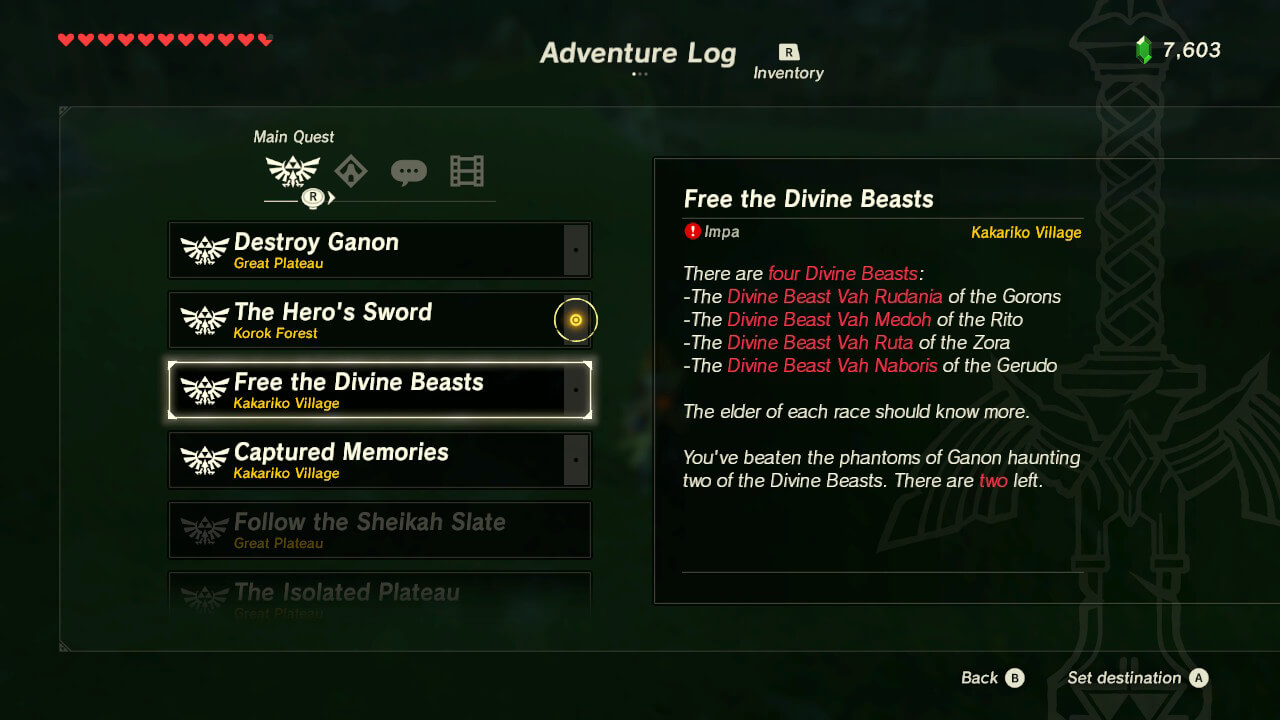Open the film reel memories category
Viewport: 1280px width, 720px height.
pyautogui.click(x=466, y=170)
